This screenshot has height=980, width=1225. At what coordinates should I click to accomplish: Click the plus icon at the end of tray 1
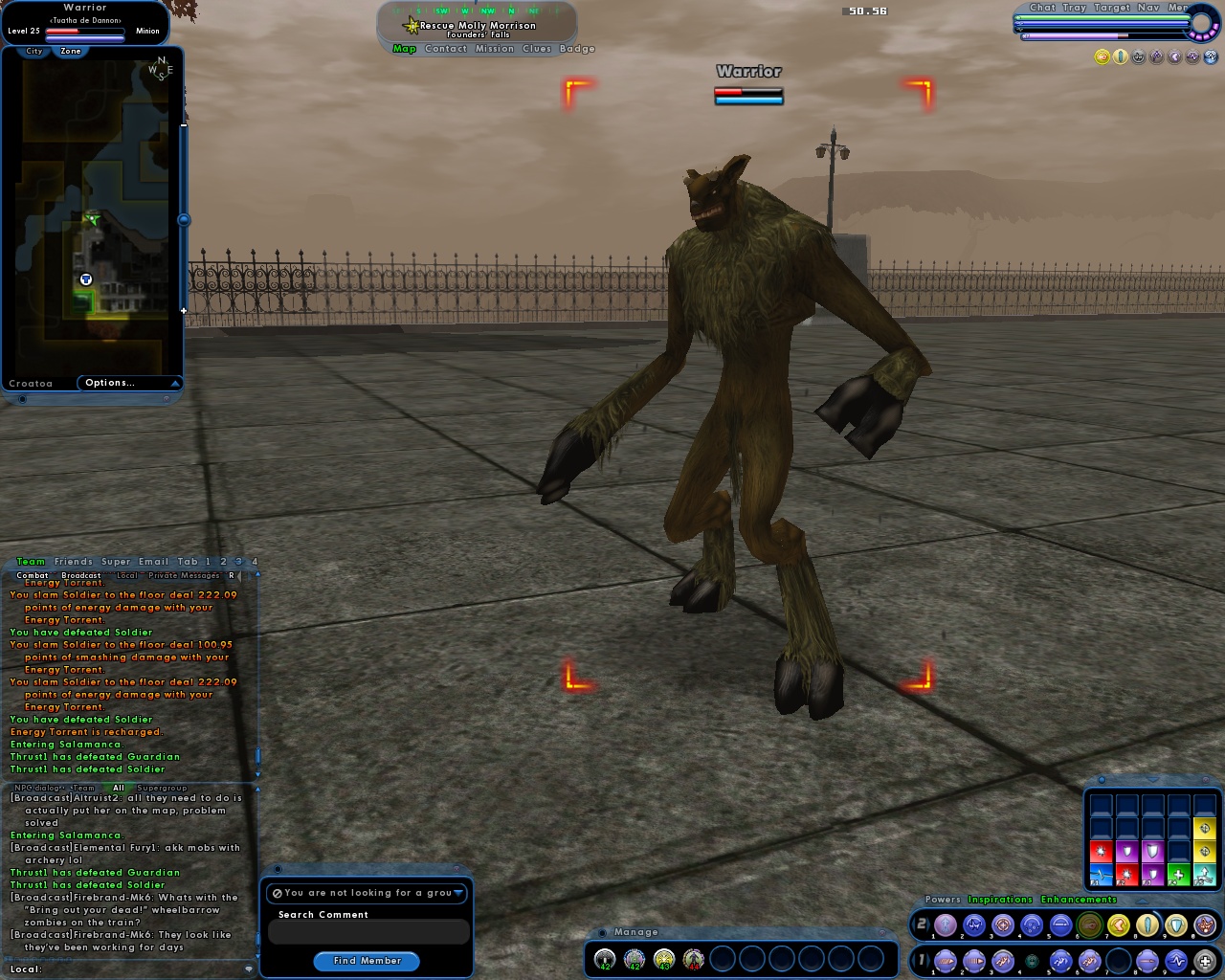click(1208, 960)
